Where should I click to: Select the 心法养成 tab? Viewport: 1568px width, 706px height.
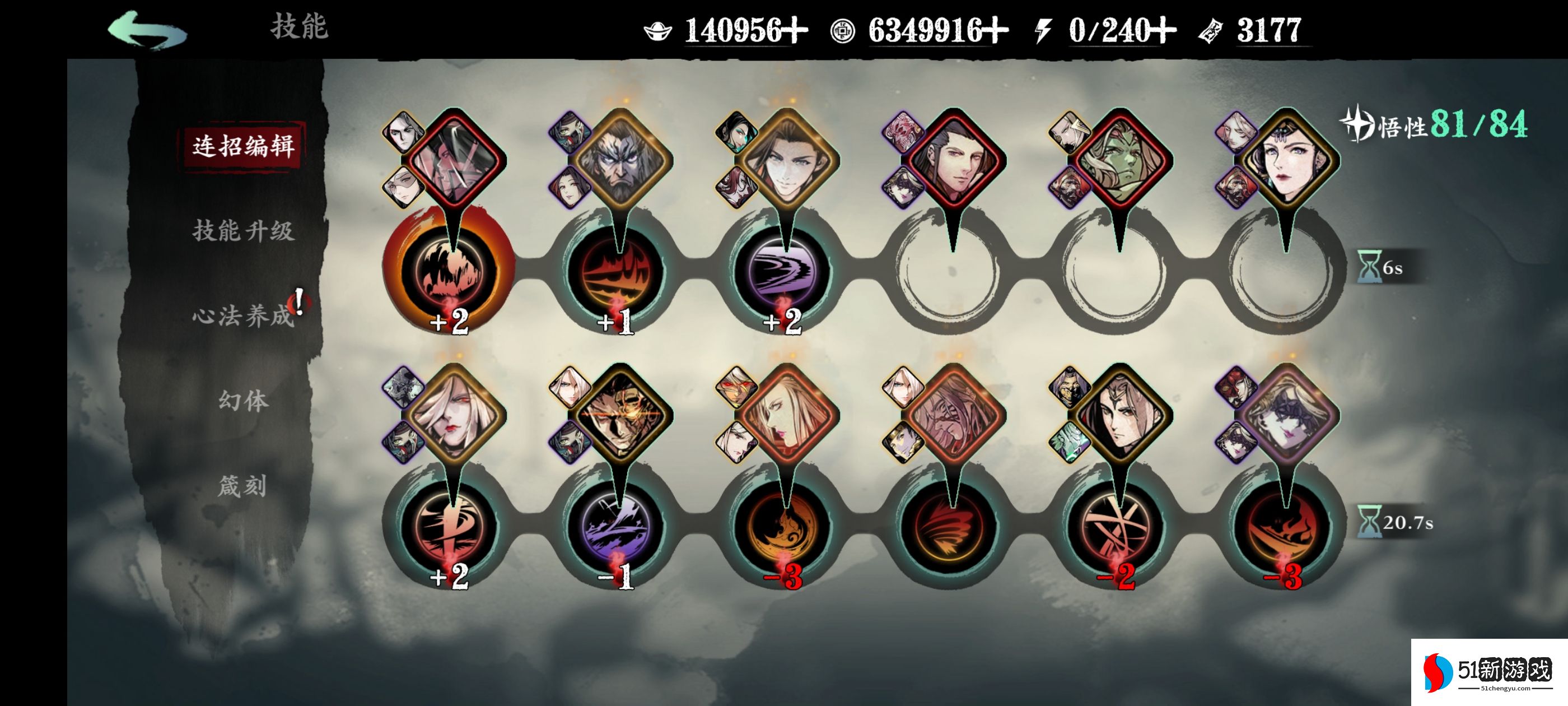point(243,316)
